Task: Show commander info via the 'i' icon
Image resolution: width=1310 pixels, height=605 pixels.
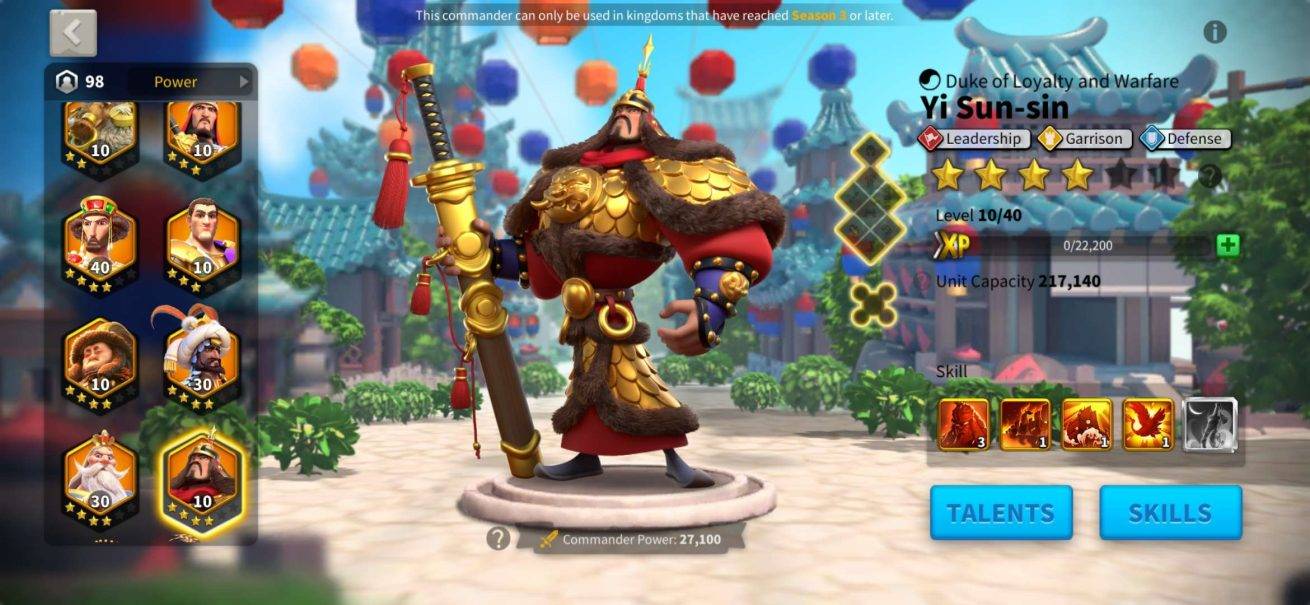Action: tap(1215, 32)
